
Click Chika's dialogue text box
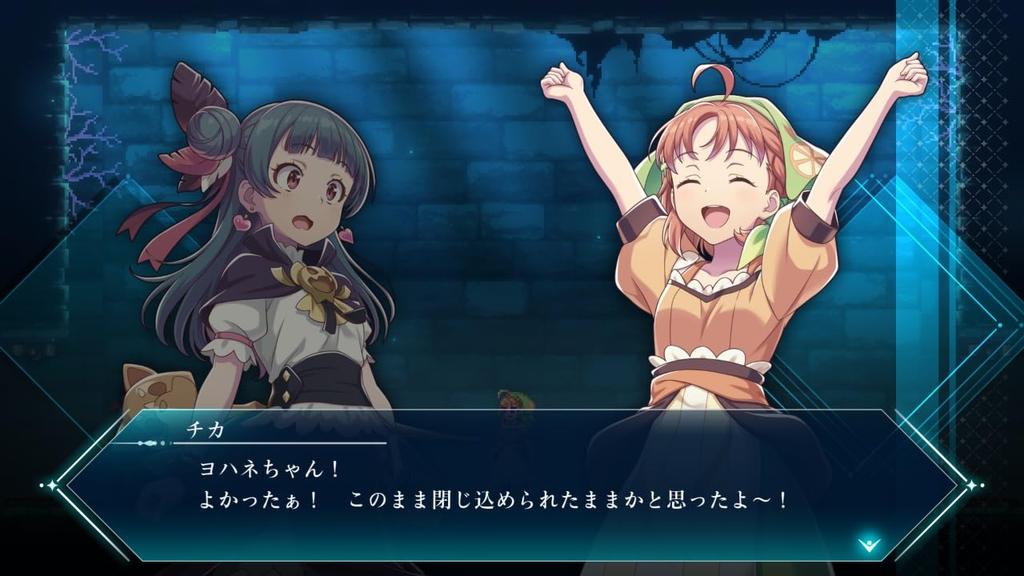(x=510, y=485)
